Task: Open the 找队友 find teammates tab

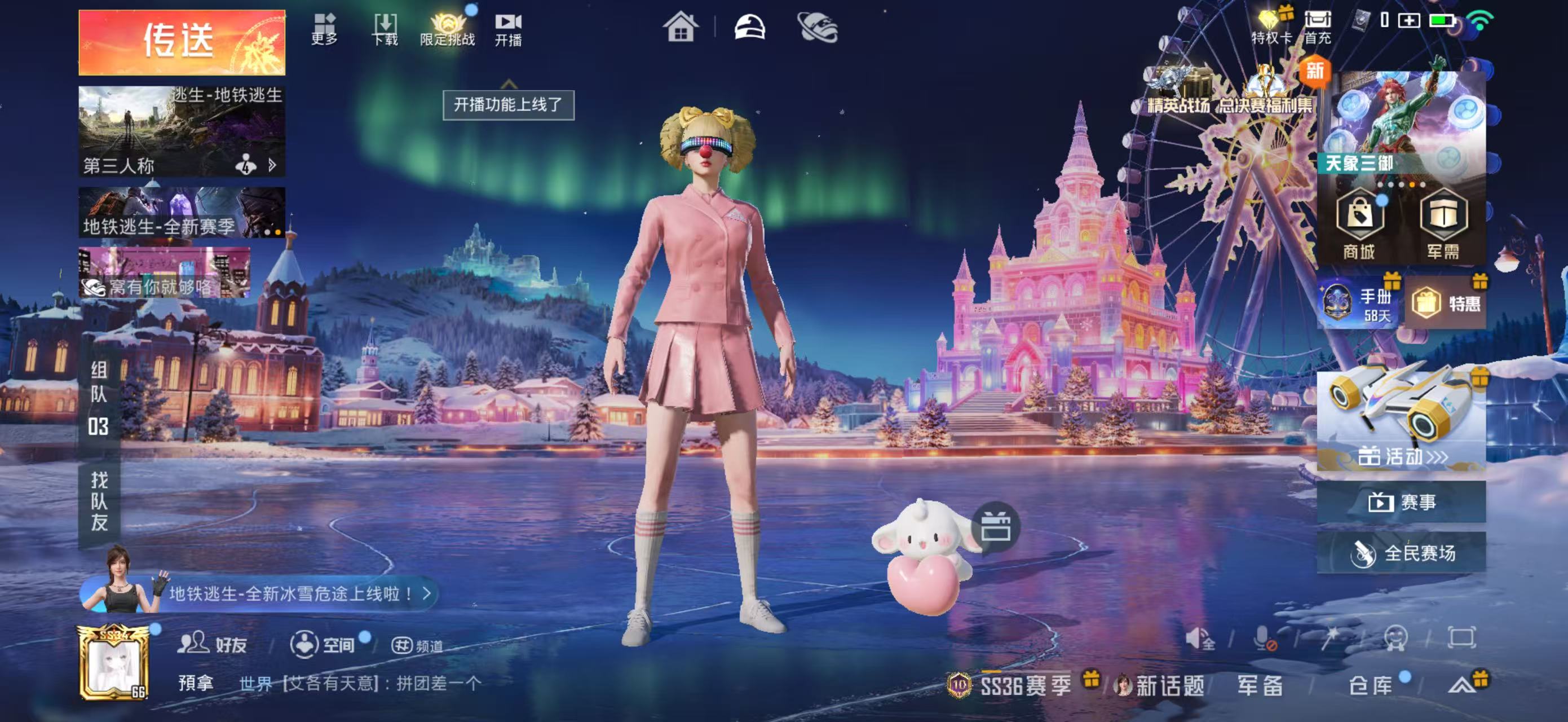Action: pyautogui.click(x=99, y=501)
